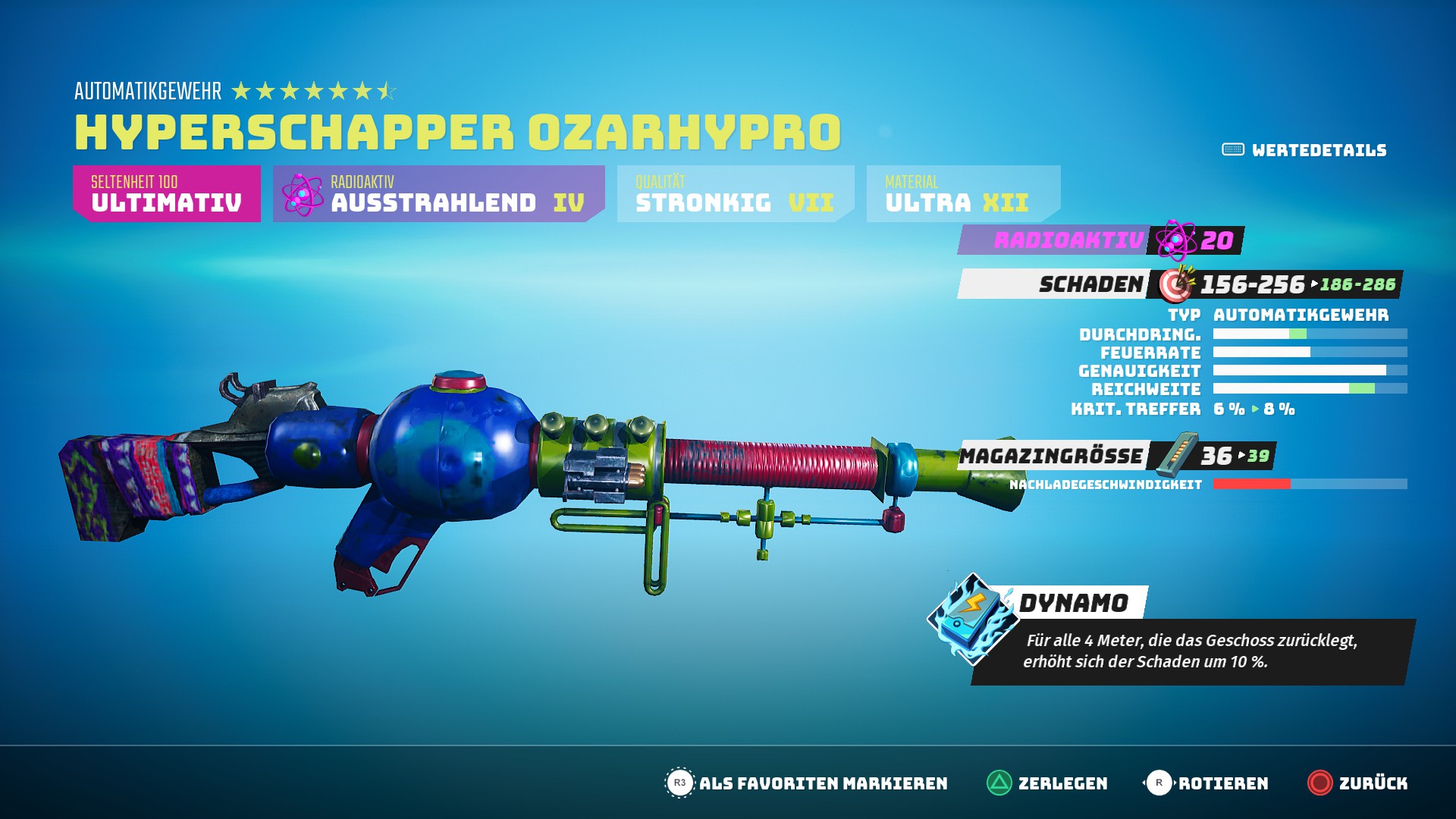Click ALS FAVORITEN MARKIEREN

point(827,783)
